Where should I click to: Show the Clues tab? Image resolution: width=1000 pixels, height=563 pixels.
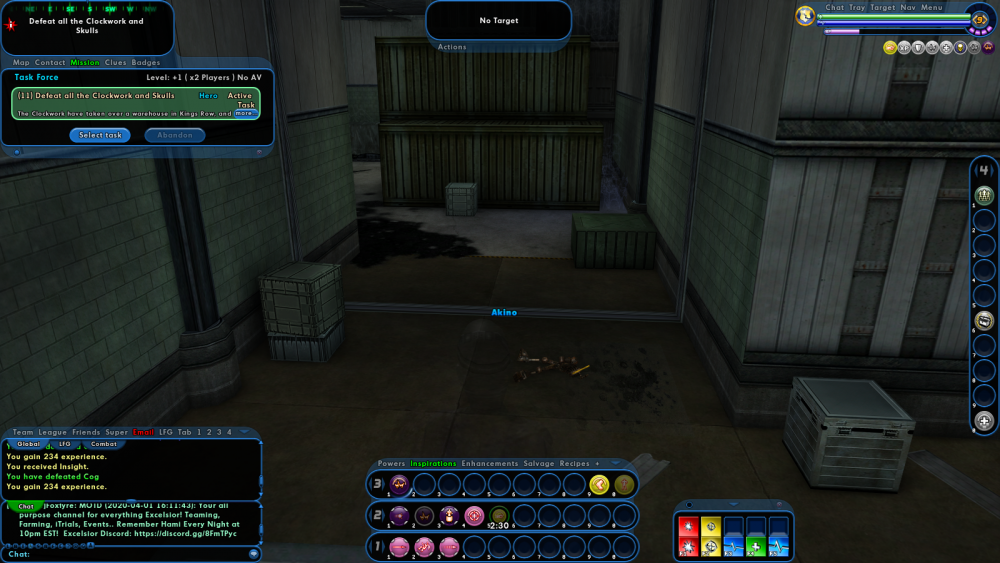116,63
